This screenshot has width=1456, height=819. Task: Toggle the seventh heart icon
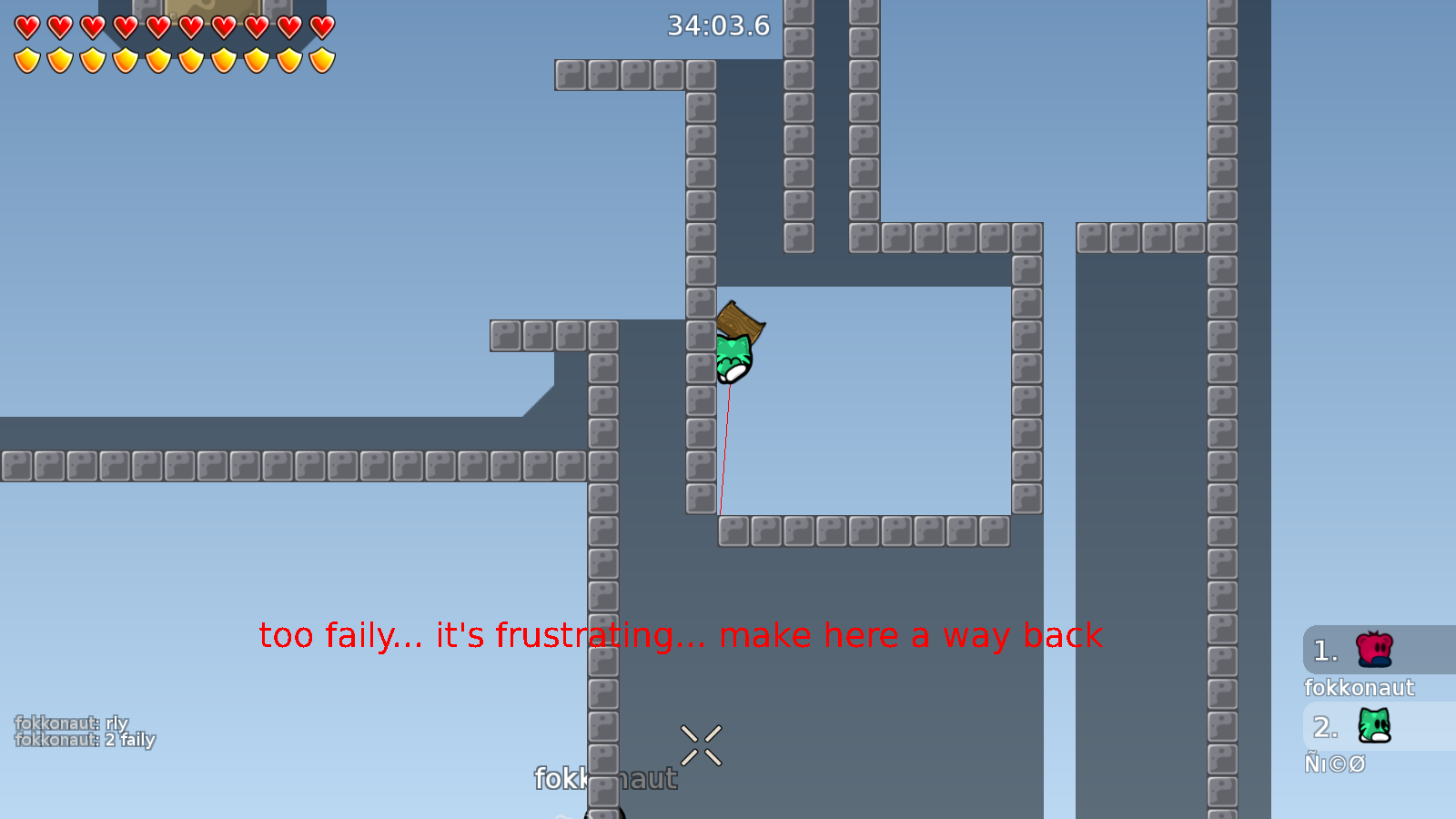[223, 25]
